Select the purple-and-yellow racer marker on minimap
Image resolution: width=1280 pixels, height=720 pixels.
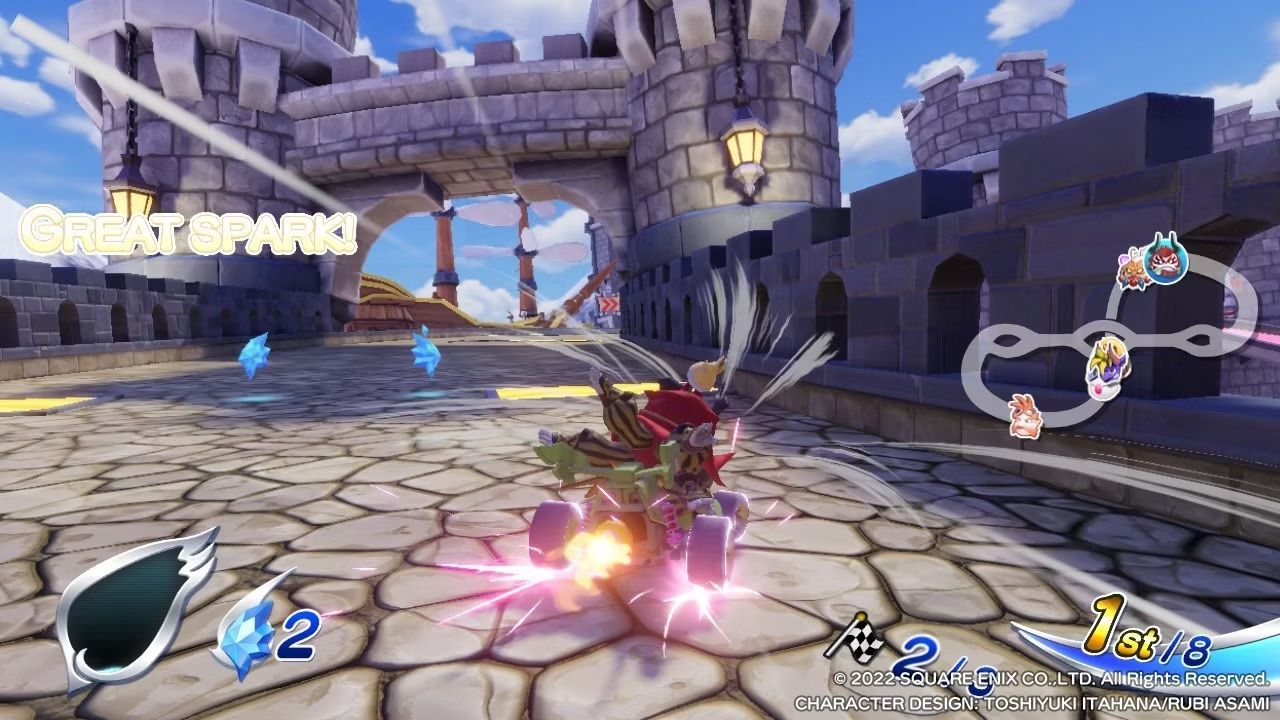pyautogui.click(x=1108, y=366)
